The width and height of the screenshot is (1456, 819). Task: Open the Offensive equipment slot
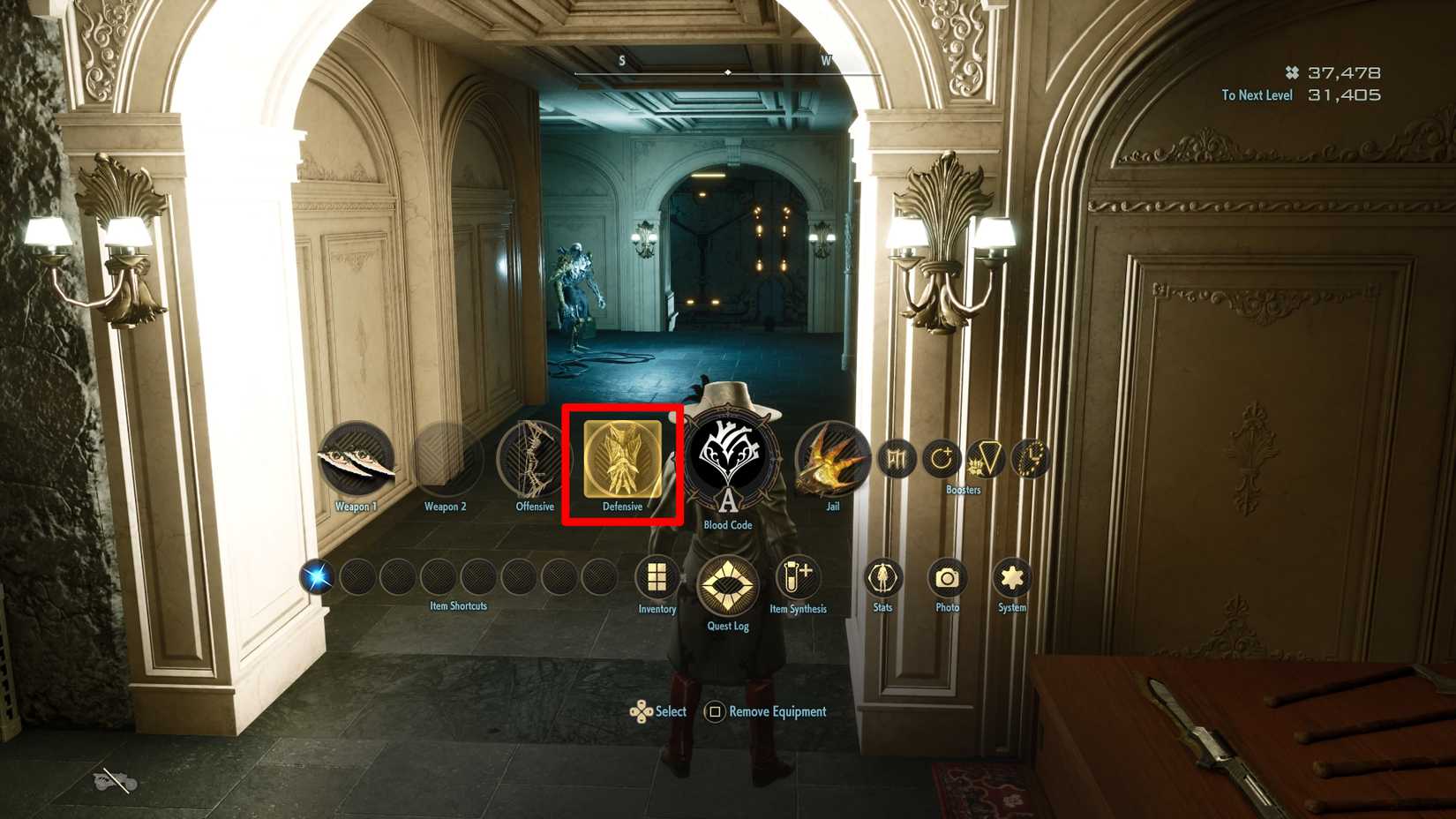[x=535, y=460]
